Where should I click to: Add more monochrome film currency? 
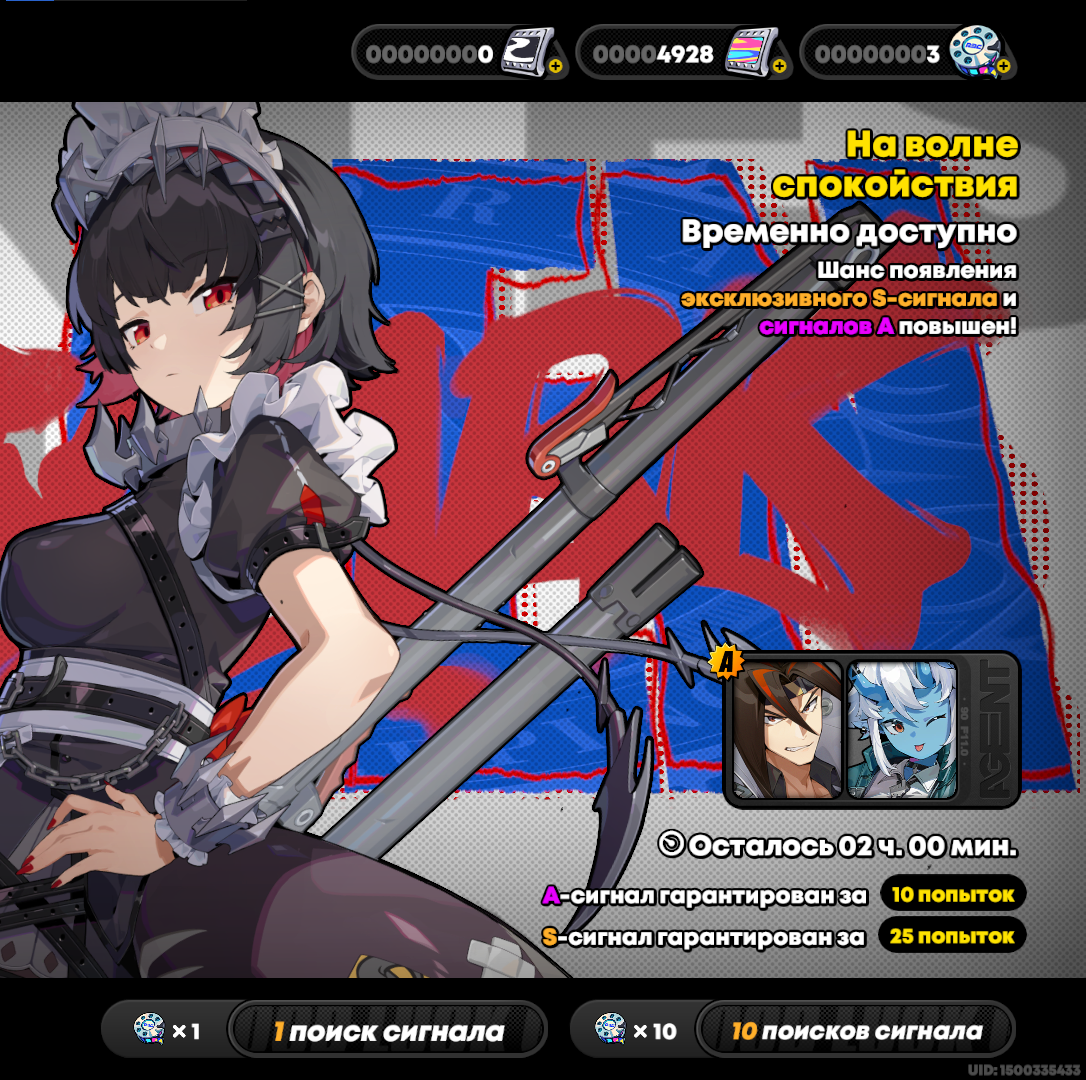(555, 67)
